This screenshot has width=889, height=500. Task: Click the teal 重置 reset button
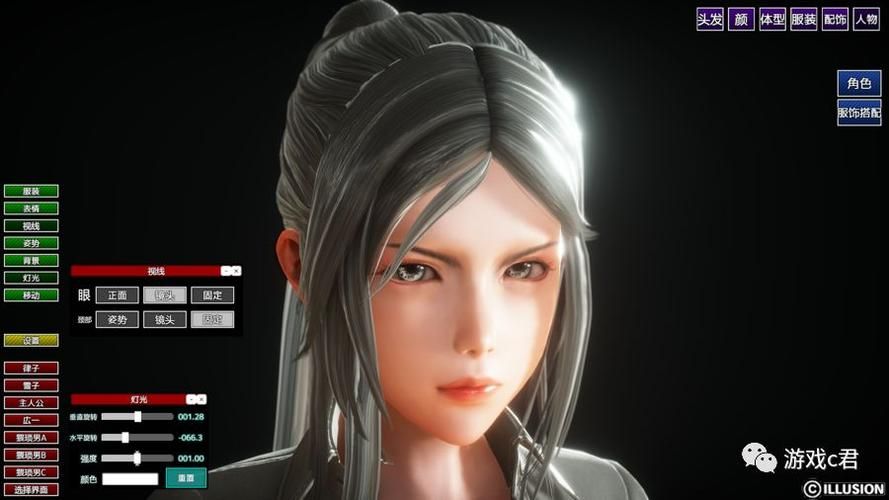(186, 478)
